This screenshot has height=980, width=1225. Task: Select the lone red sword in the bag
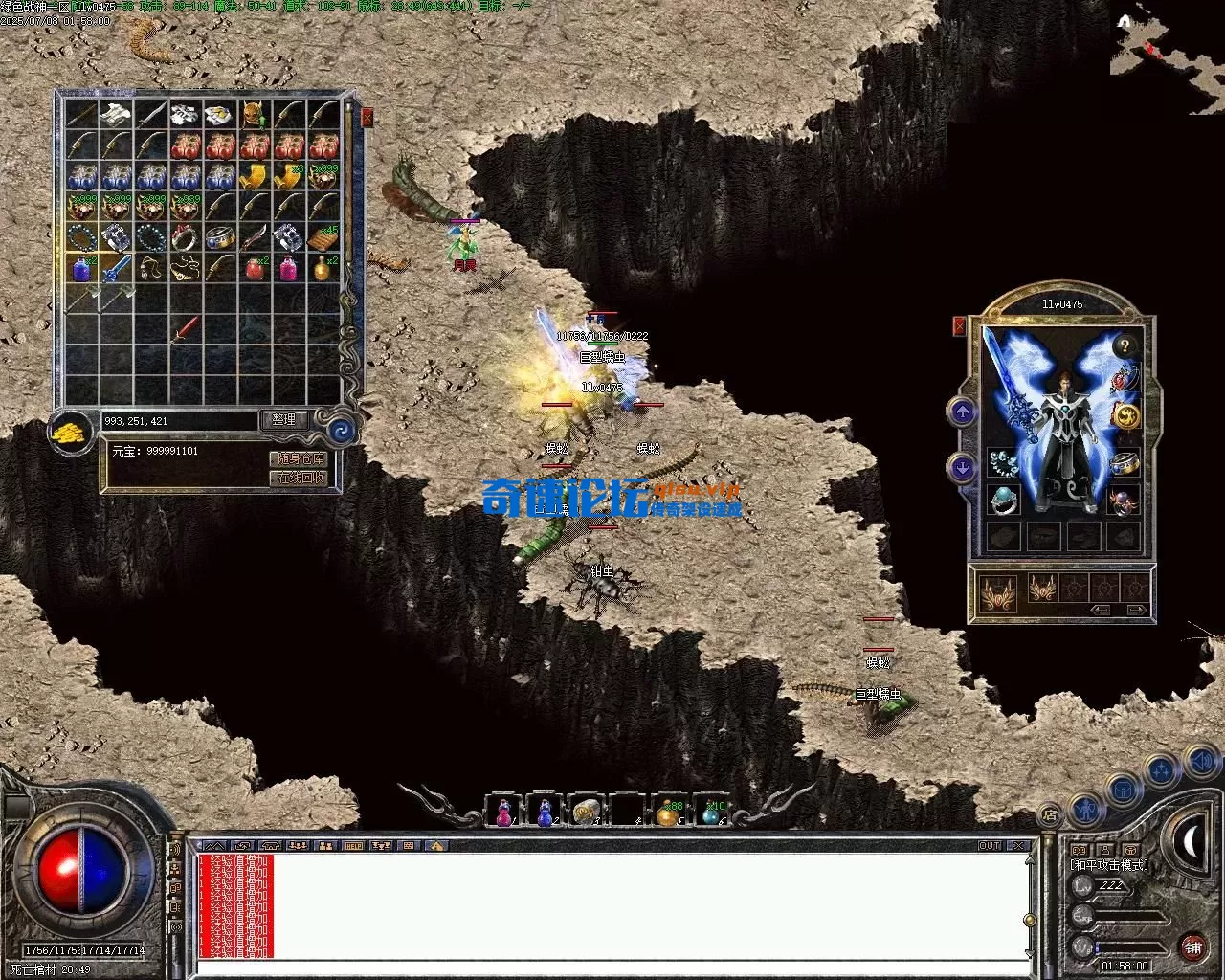[x=186, y=330]
